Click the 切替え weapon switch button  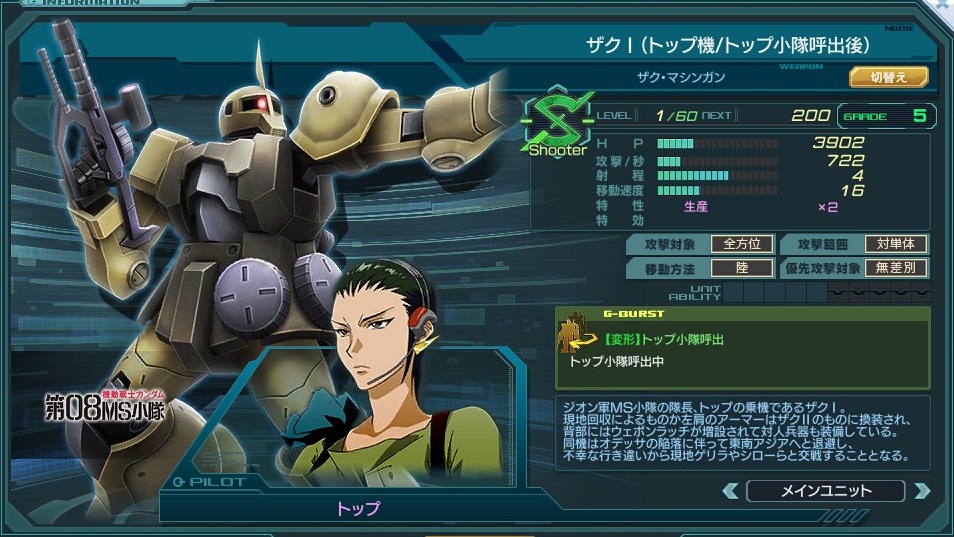click(888, 77)
